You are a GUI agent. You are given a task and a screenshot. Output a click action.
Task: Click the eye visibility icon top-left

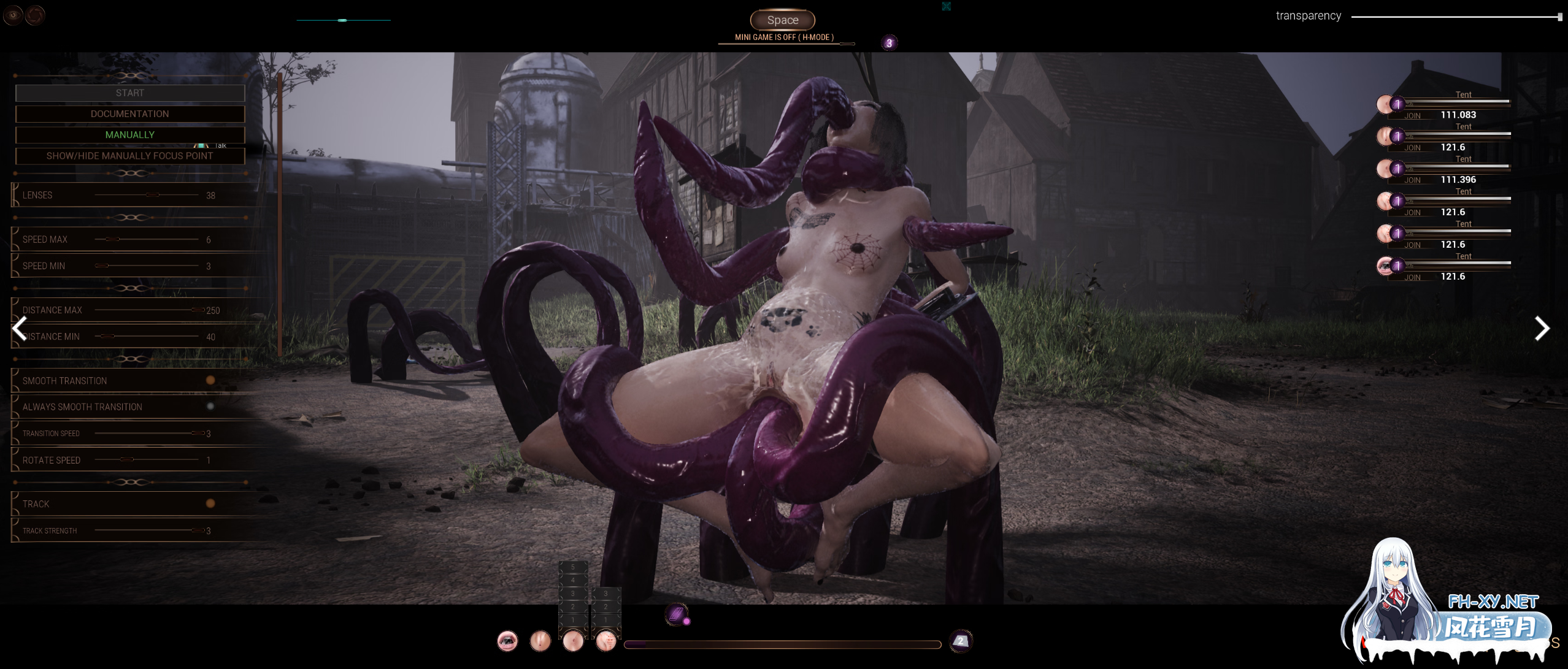(12, 15)
